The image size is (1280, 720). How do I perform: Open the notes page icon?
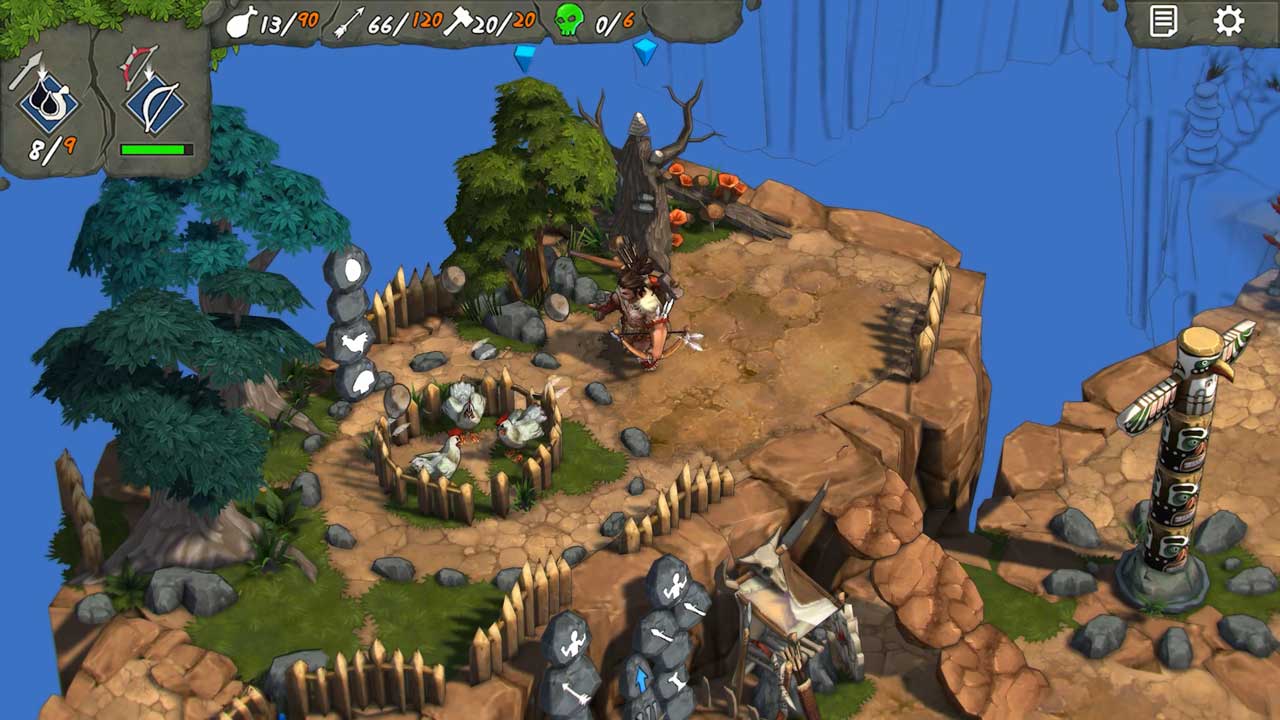[x=1163, y=21]
